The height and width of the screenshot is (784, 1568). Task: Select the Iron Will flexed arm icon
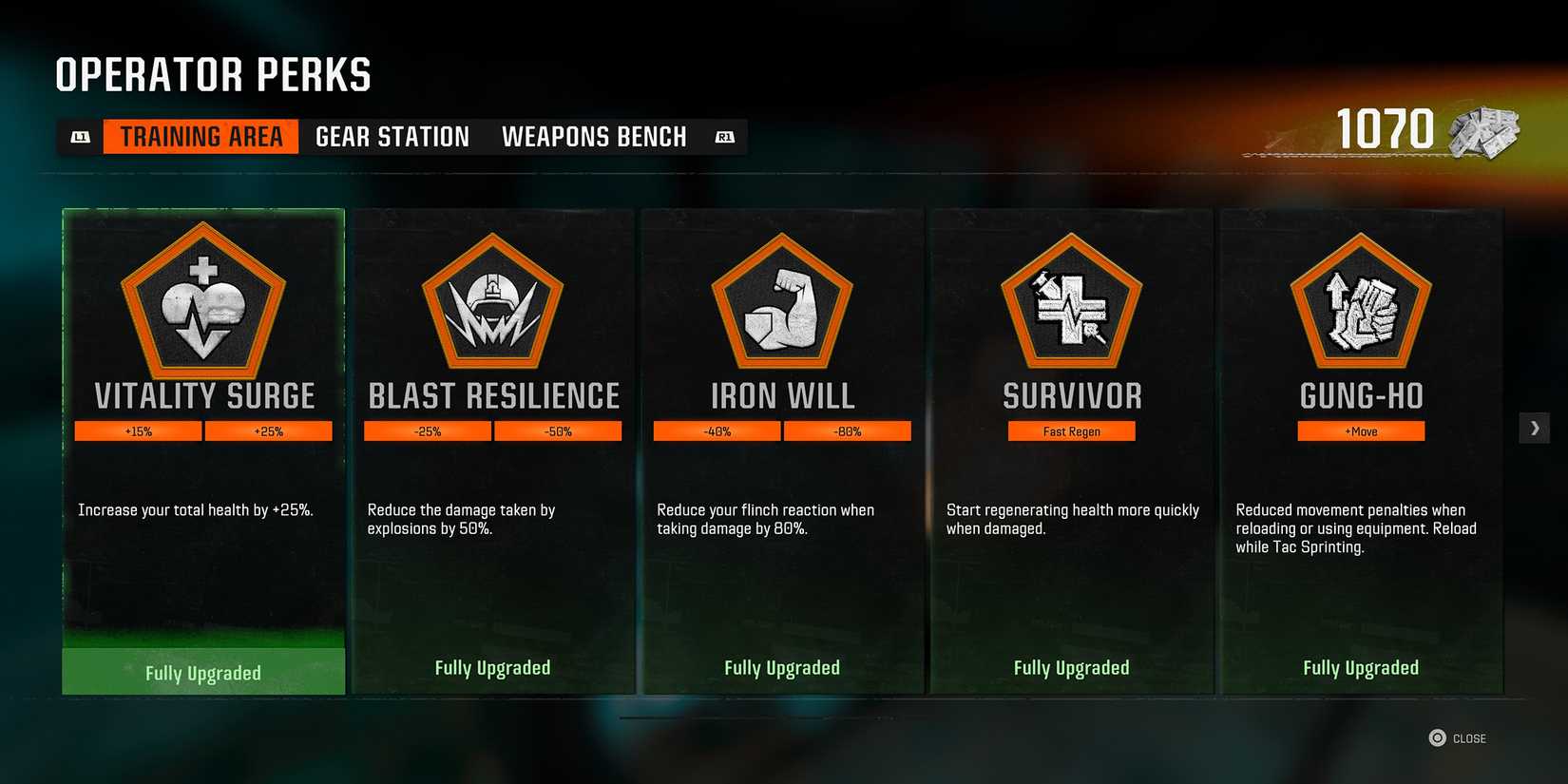coord(782,304)
